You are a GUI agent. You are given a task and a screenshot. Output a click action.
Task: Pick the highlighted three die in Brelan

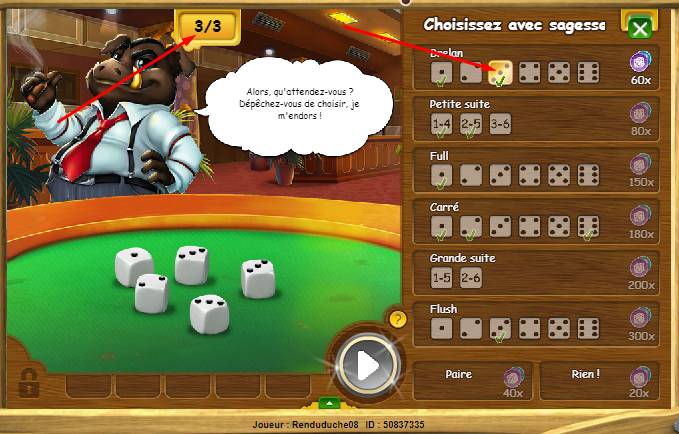coord(501,72)
